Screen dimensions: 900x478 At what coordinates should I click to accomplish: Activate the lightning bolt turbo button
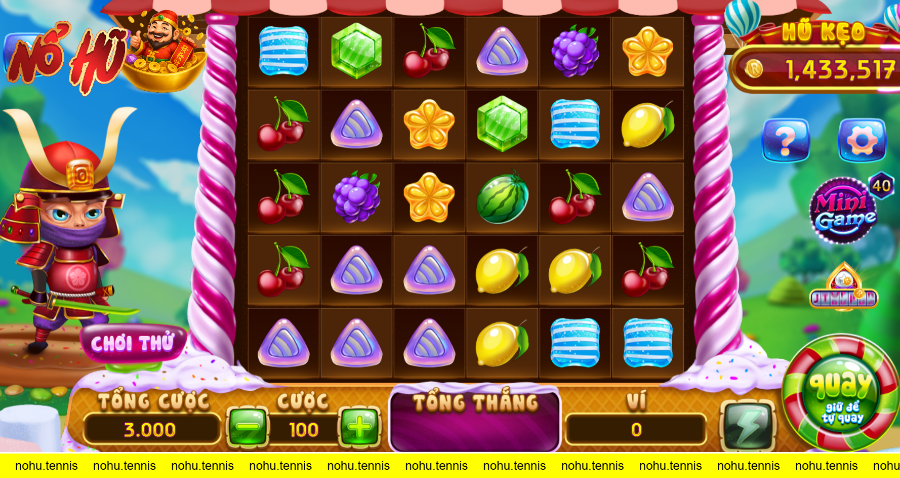click(747, 426)
